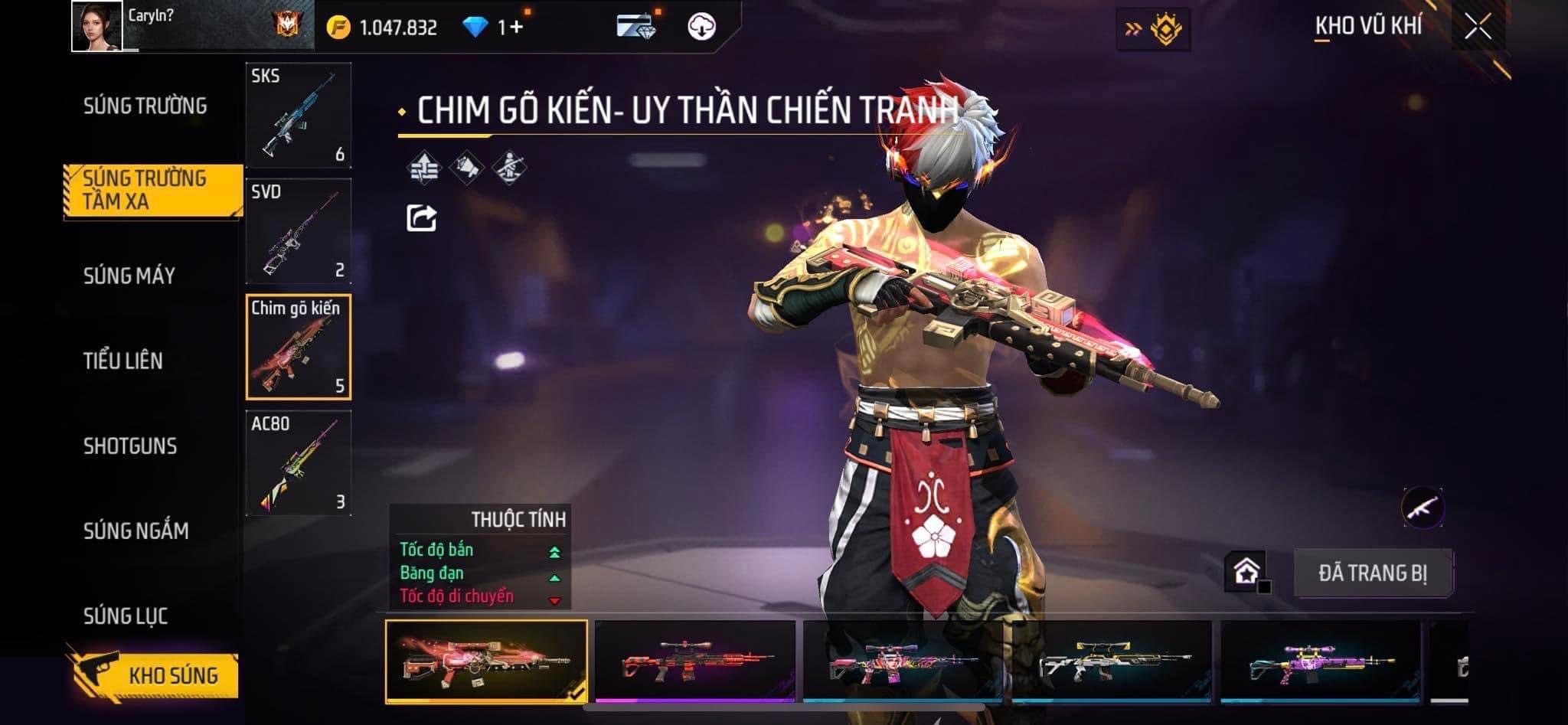Image resolution: width=1568 pixels, height=725 pixels.
Task: Choose the purple and yellow skin thumbnail
Action: point(1320,661)
